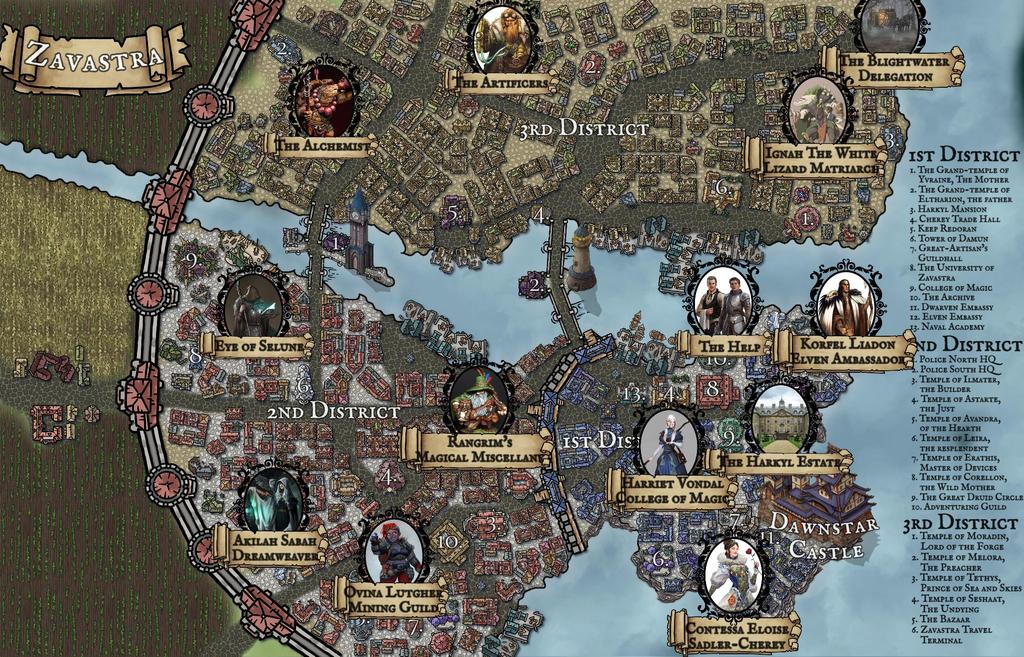Click The Help portrait marker
Image resolution: width=1024 pixels, height=657 pixels.
724,299
